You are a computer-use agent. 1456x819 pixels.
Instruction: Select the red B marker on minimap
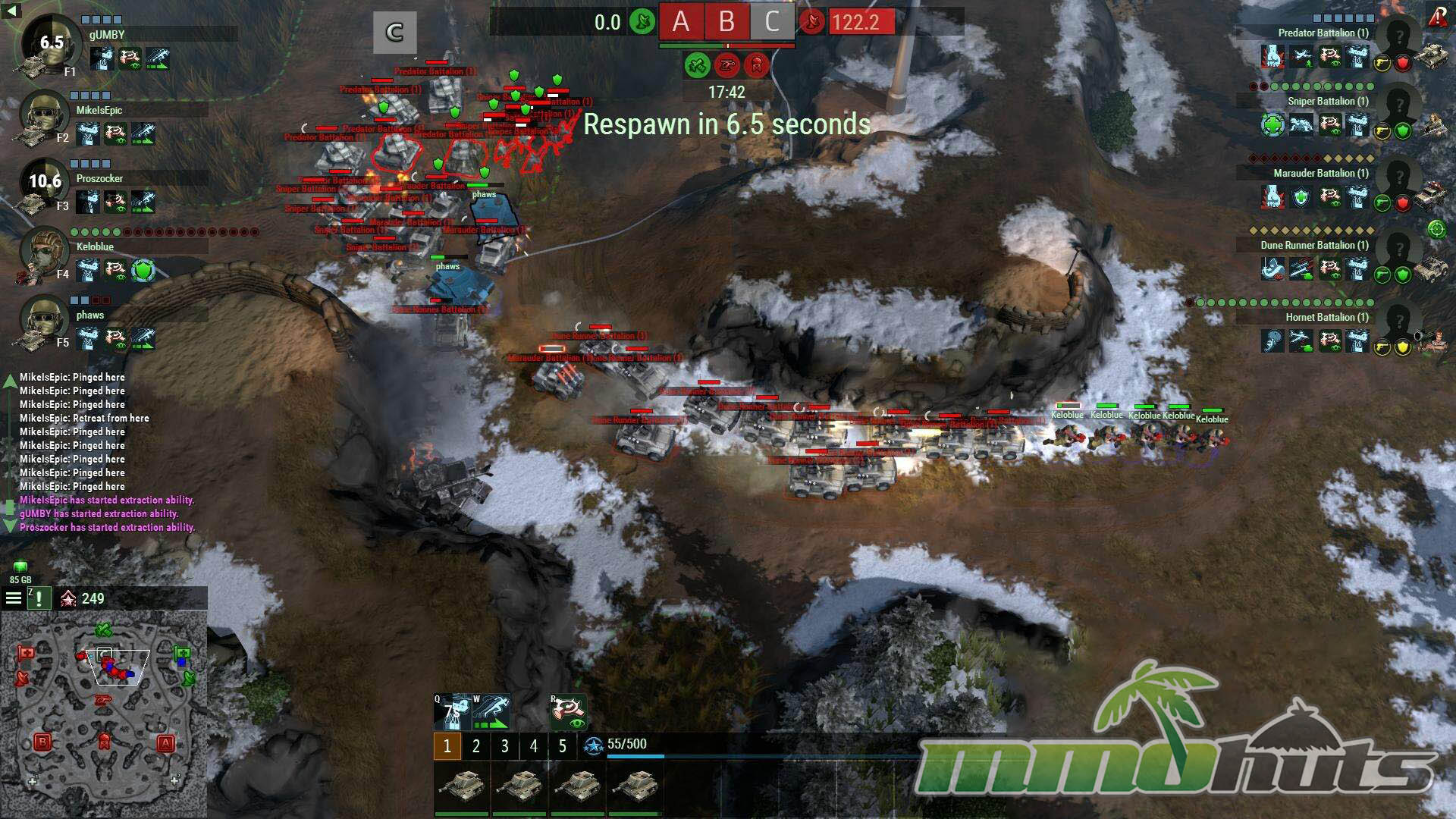[42, 742]
